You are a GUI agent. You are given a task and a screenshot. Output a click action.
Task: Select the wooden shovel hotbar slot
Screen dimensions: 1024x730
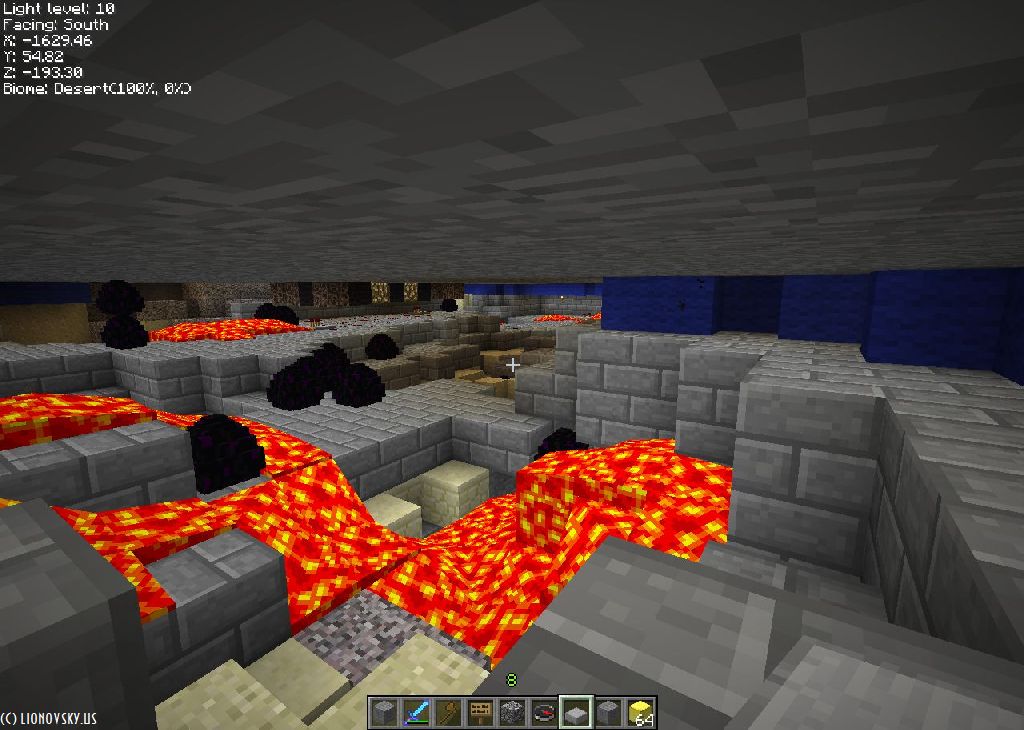[448, 713]
